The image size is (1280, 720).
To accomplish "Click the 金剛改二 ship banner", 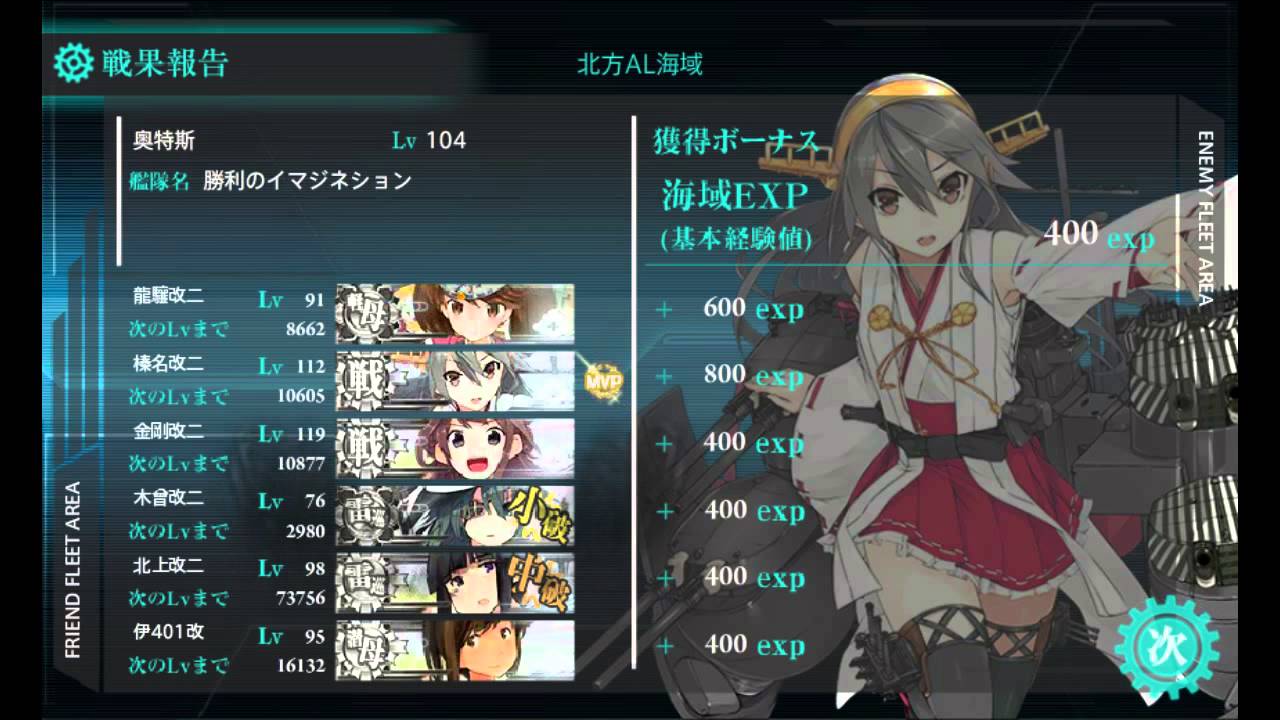I will [455, 447].
